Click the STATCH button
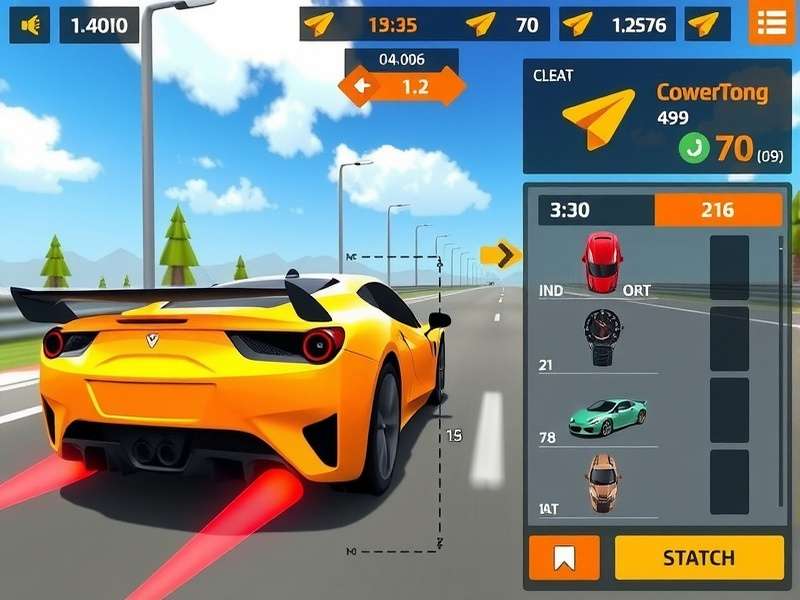Screen dimensions: 800x600 699,557
